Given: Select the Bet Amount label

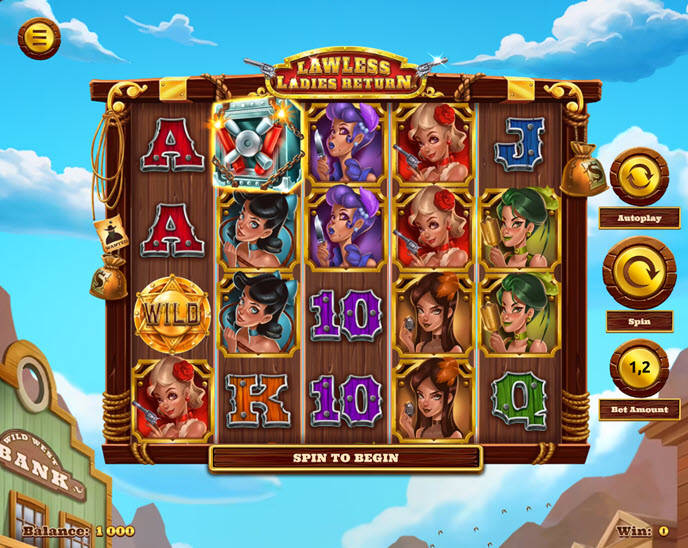Looking at the screenshot, I should [x=639, y=408].
